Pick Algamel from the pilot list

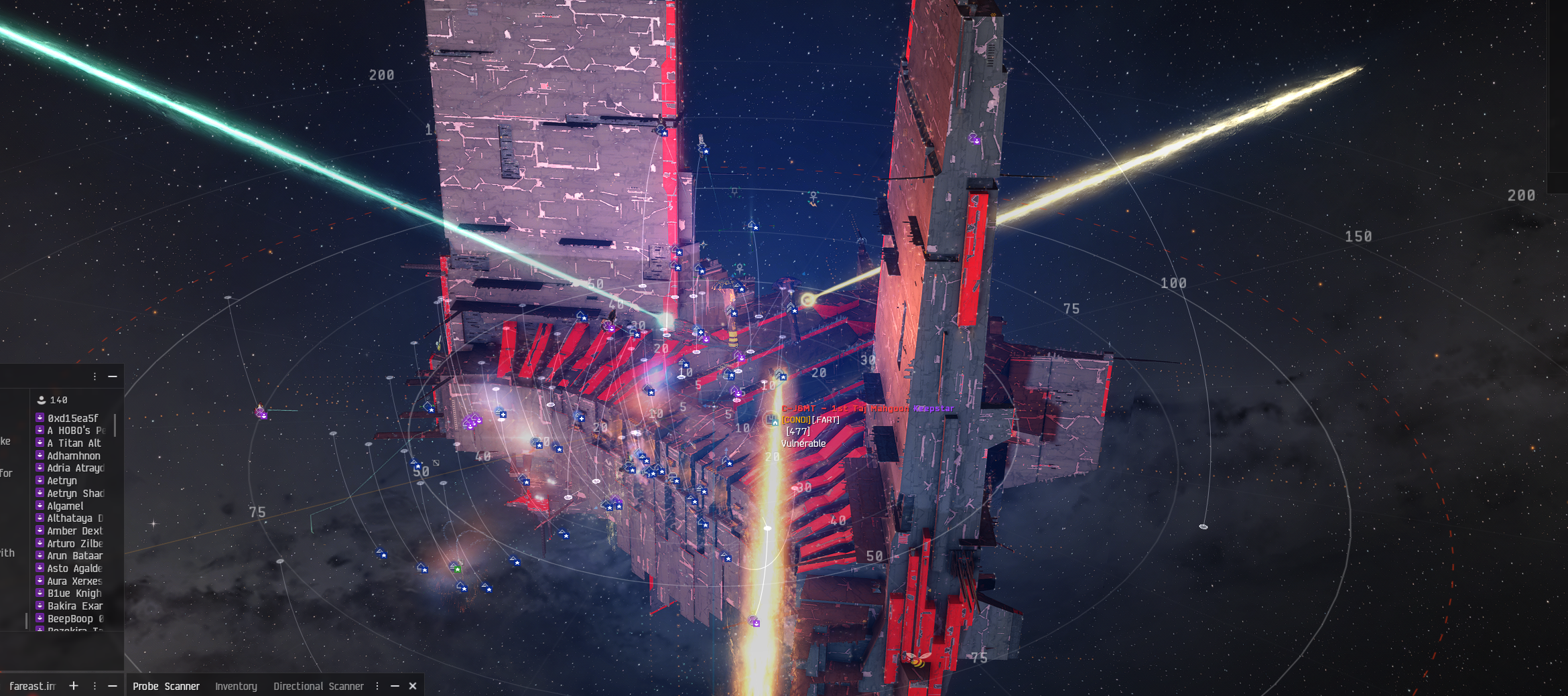tap(65, 506)
